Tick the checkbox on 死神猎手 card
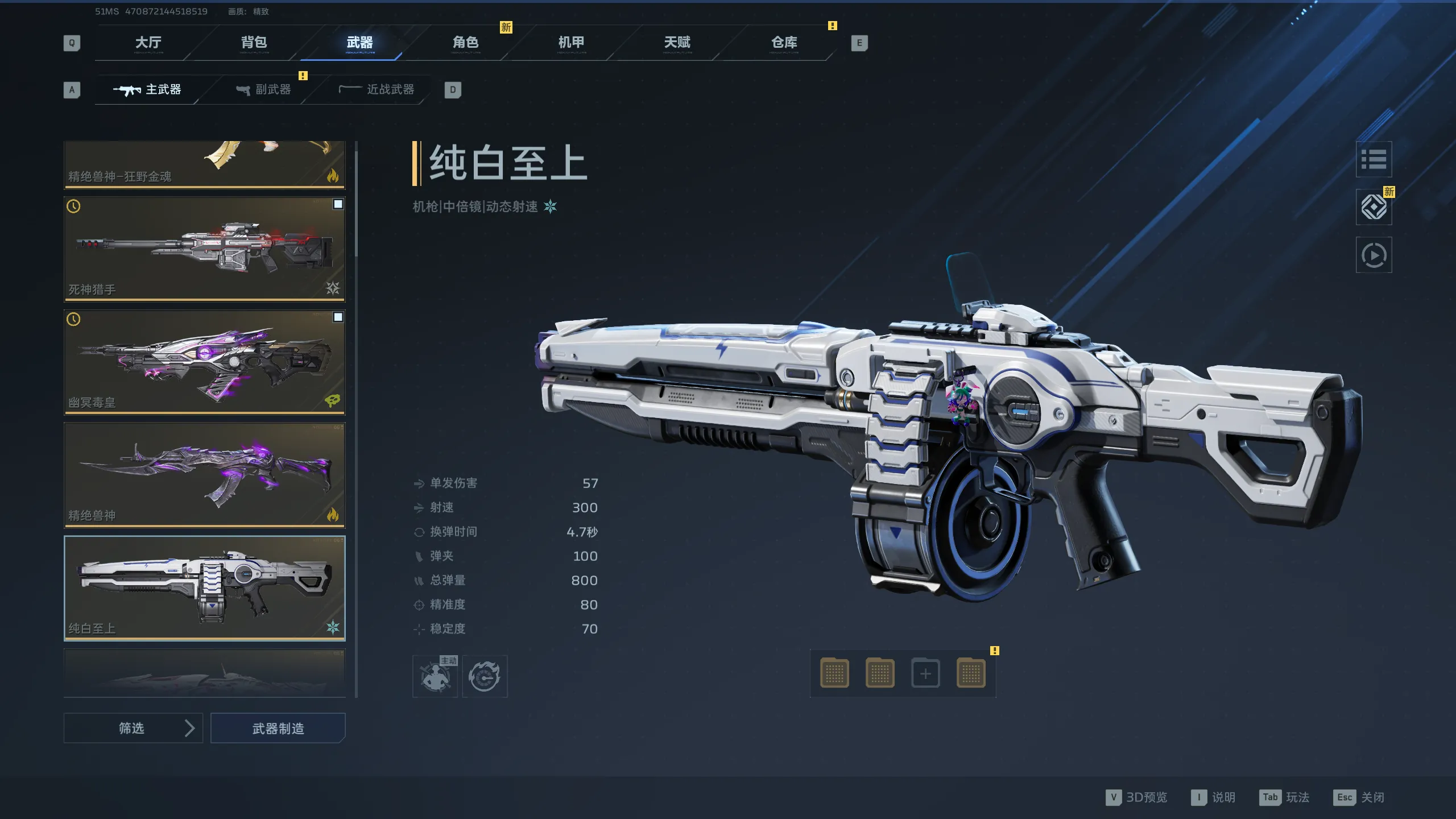Screen dimensions: 1456x819 click(x=338, y=204)
